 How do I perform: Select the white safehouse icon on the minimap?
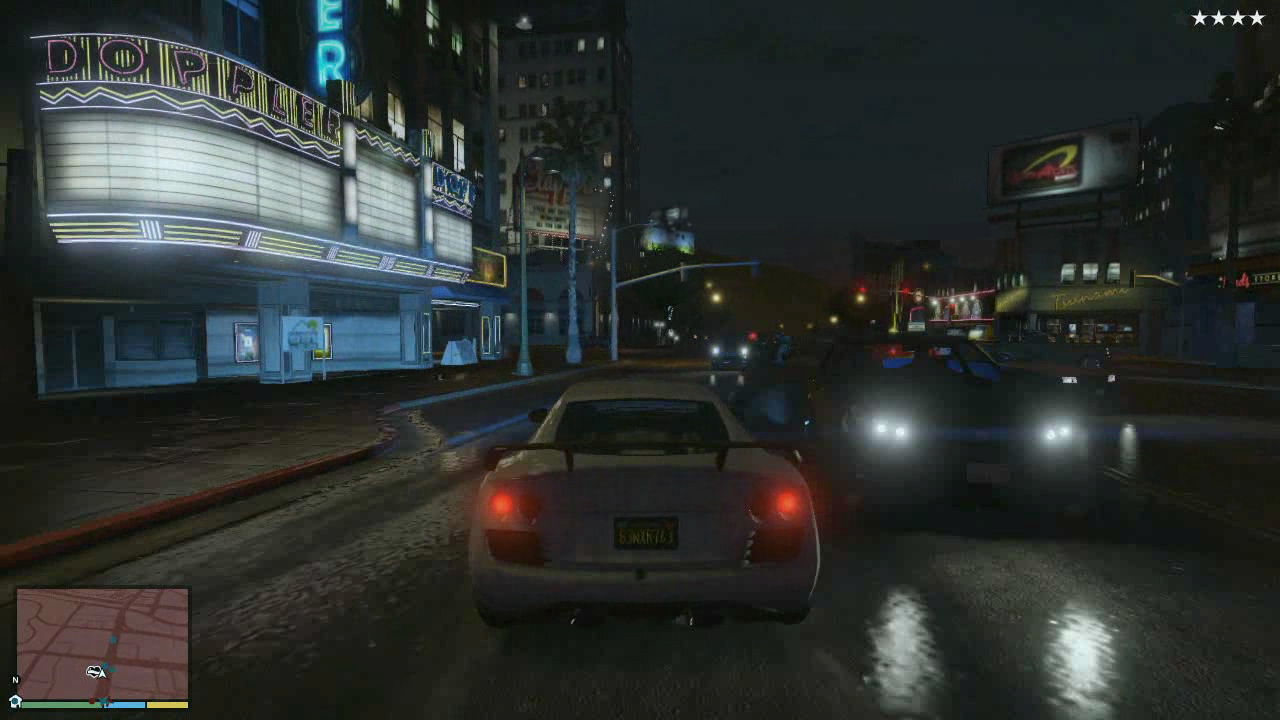(16, 702)
